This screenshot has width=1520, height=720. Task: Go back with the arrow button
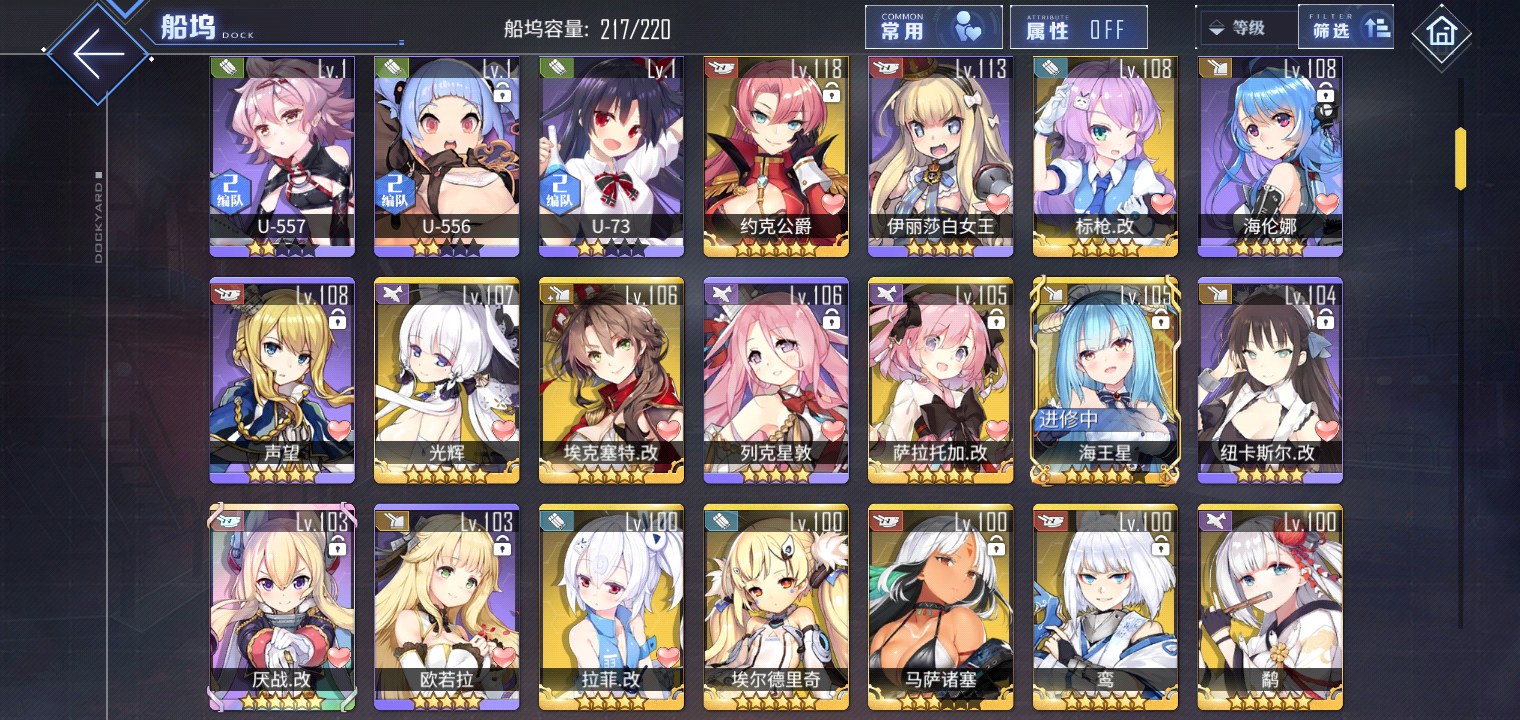98,52
